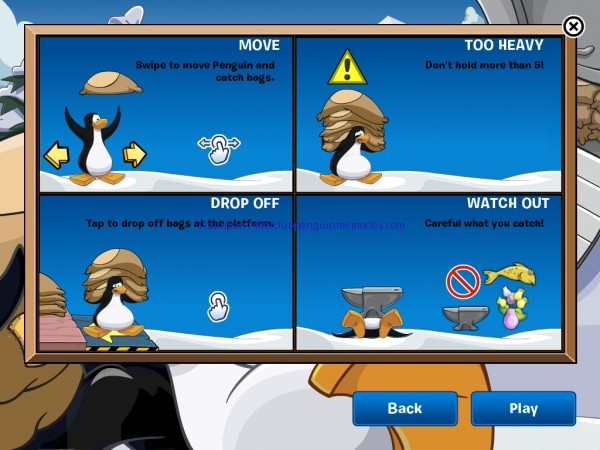Start the game with Play

coord(523,408)
